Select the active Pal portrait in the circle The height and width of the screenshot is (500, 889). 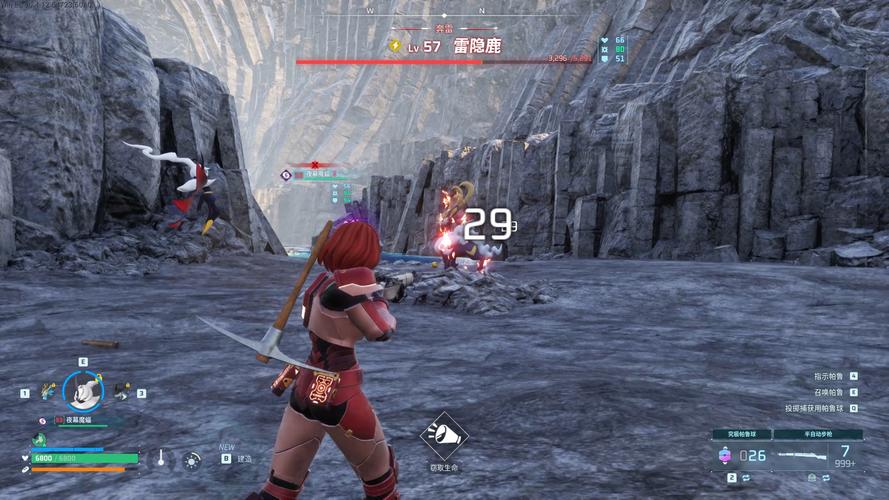click(x=83, y=392)
